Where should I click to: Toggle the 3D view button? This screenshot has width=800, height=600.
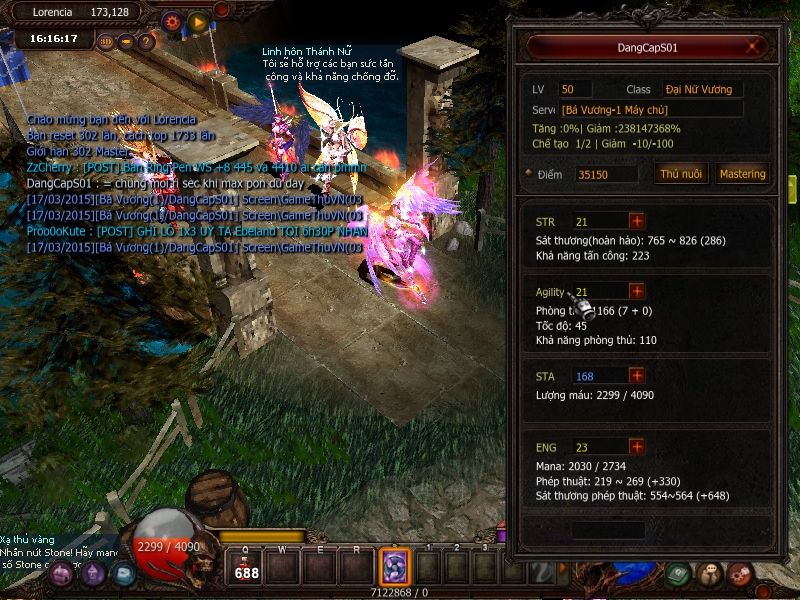coord(106,42)
